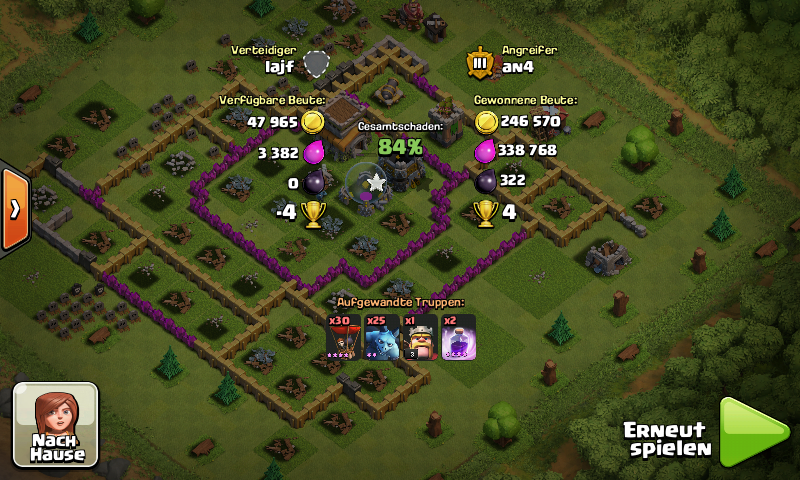Select the Balloon troop card
This screenshot has width=800, height=480.
343,336
